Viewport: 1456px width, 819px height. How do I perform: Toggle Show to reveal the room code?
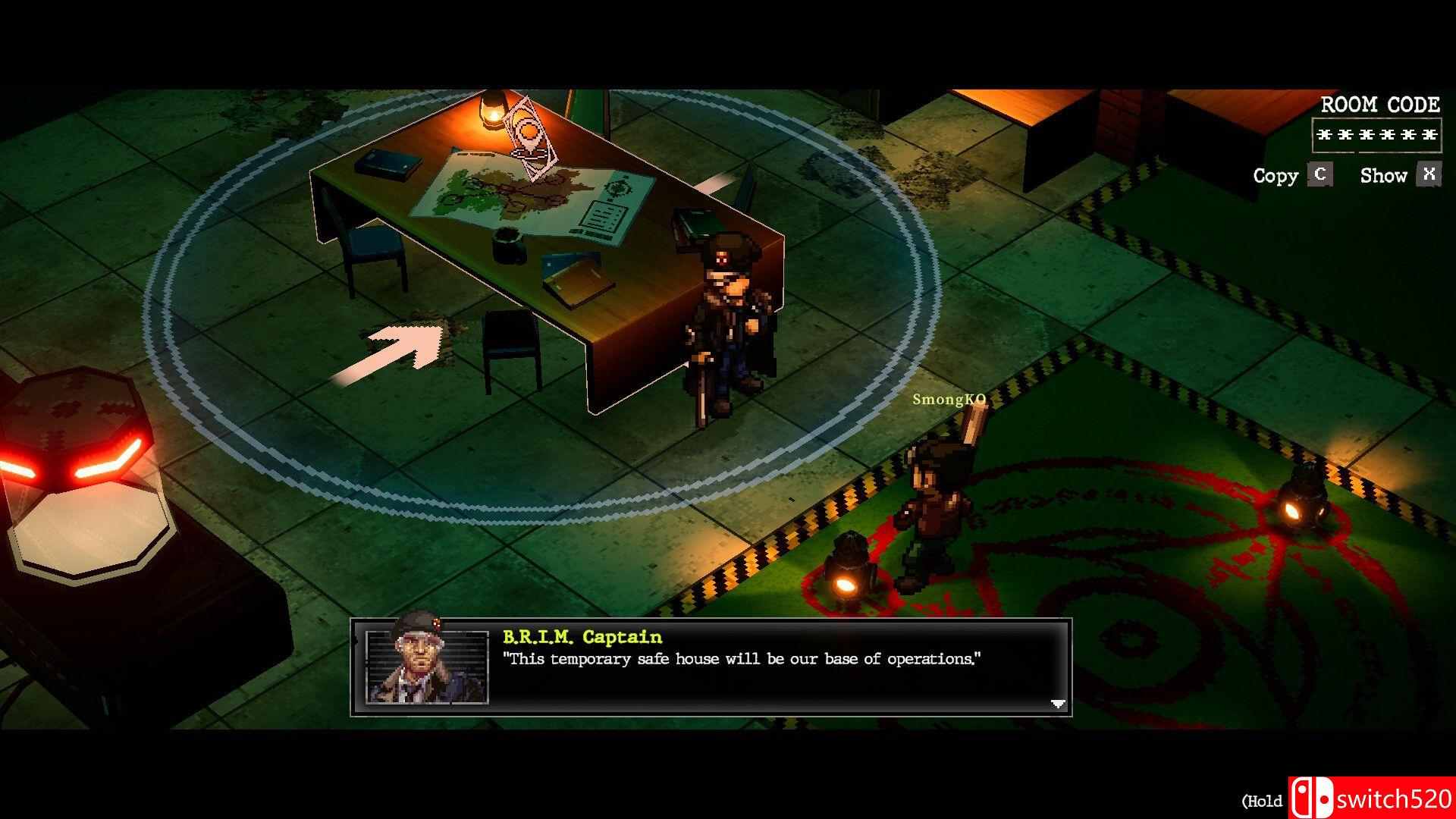click(x=1383, y=175)
